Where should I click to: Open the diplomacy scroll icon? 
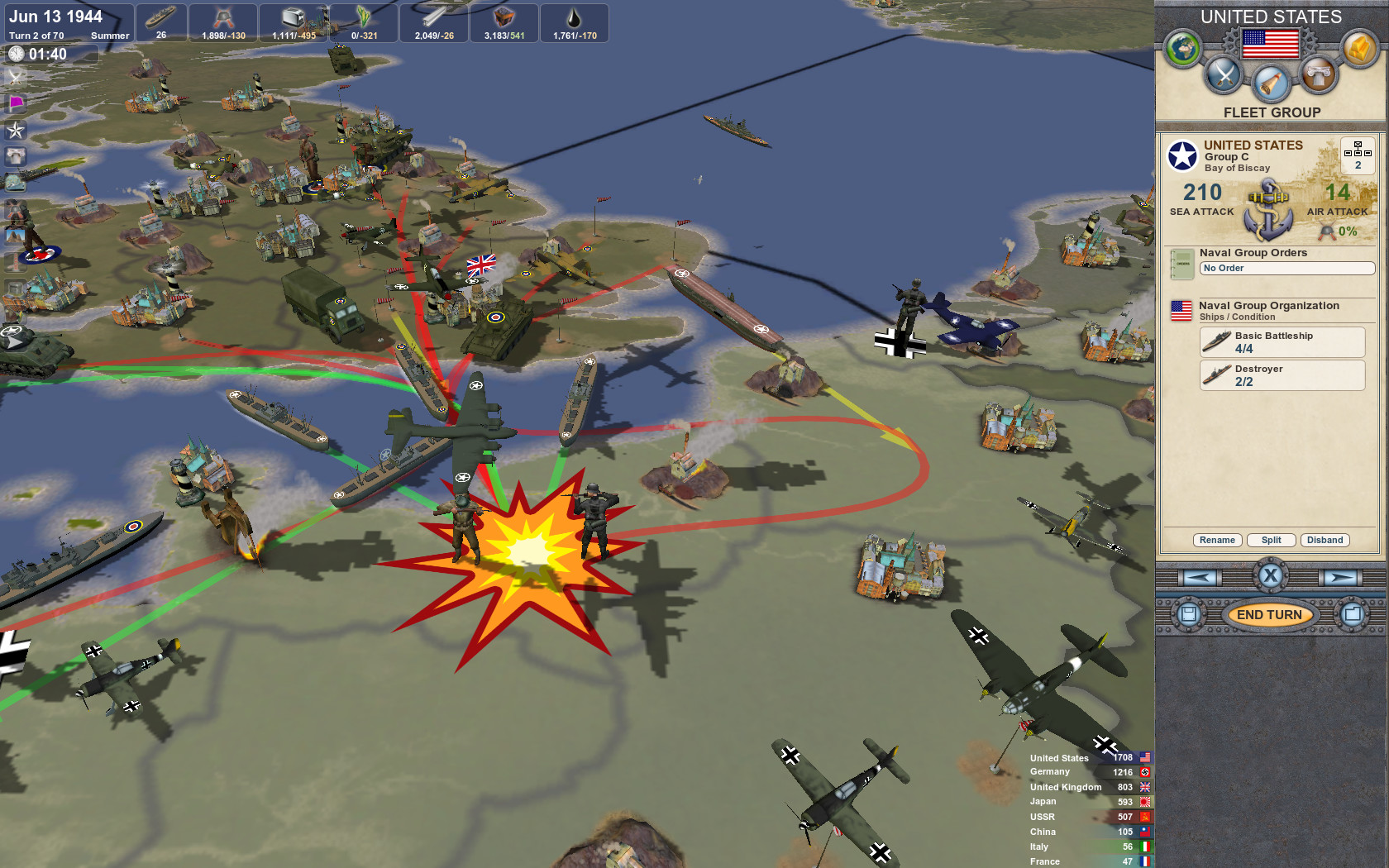coord(1271,83)
